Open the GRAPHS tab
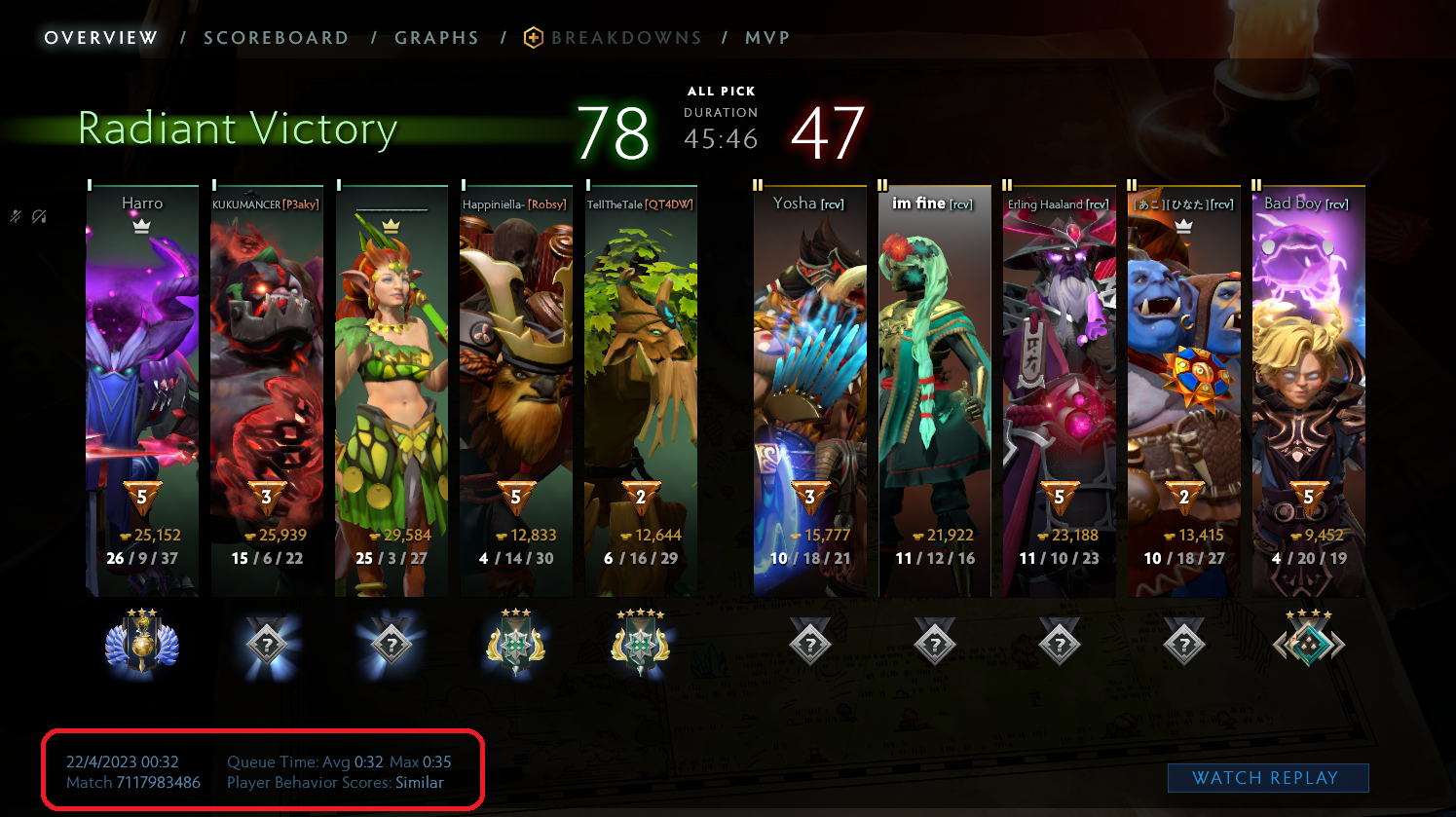 click(436, 37)
